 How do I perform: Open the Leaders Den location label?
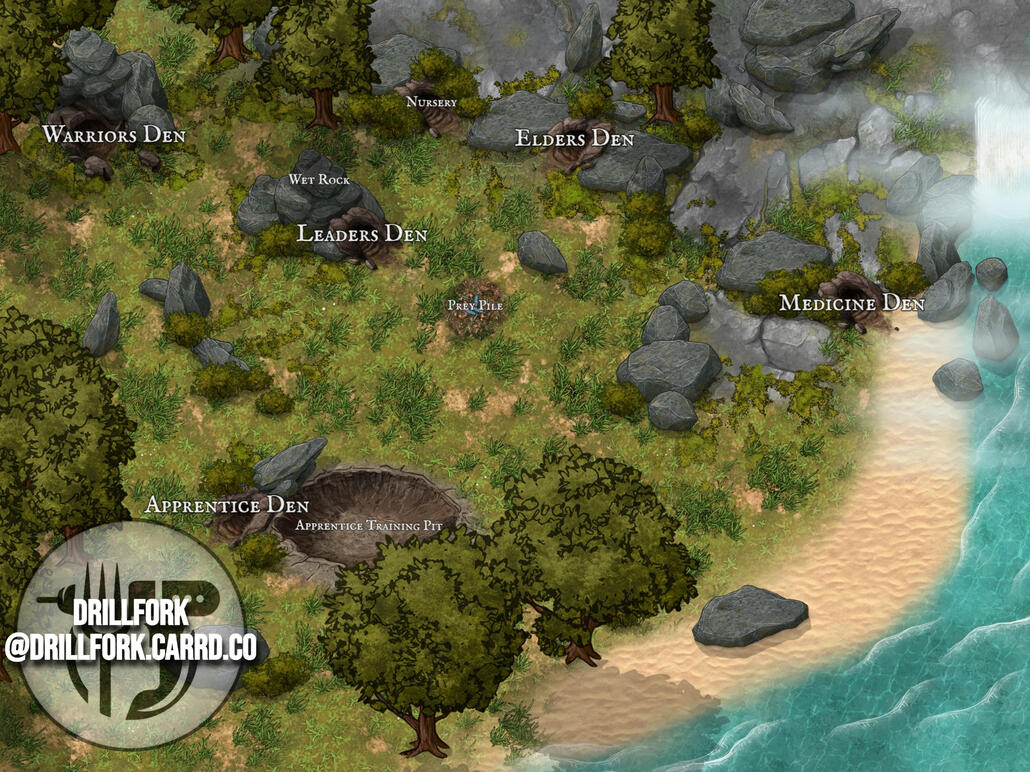362,234
